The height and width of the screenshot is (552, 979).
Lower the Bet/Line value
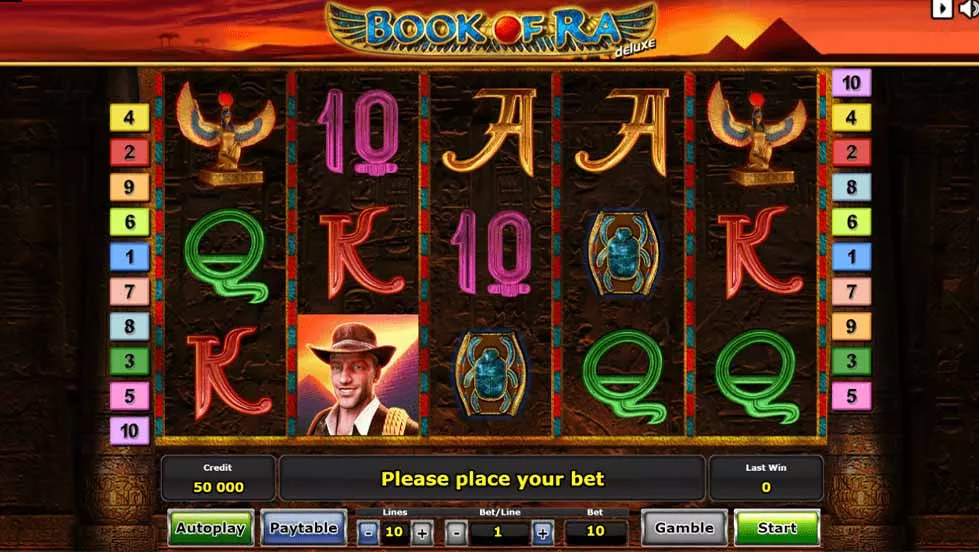click(455, 532)
